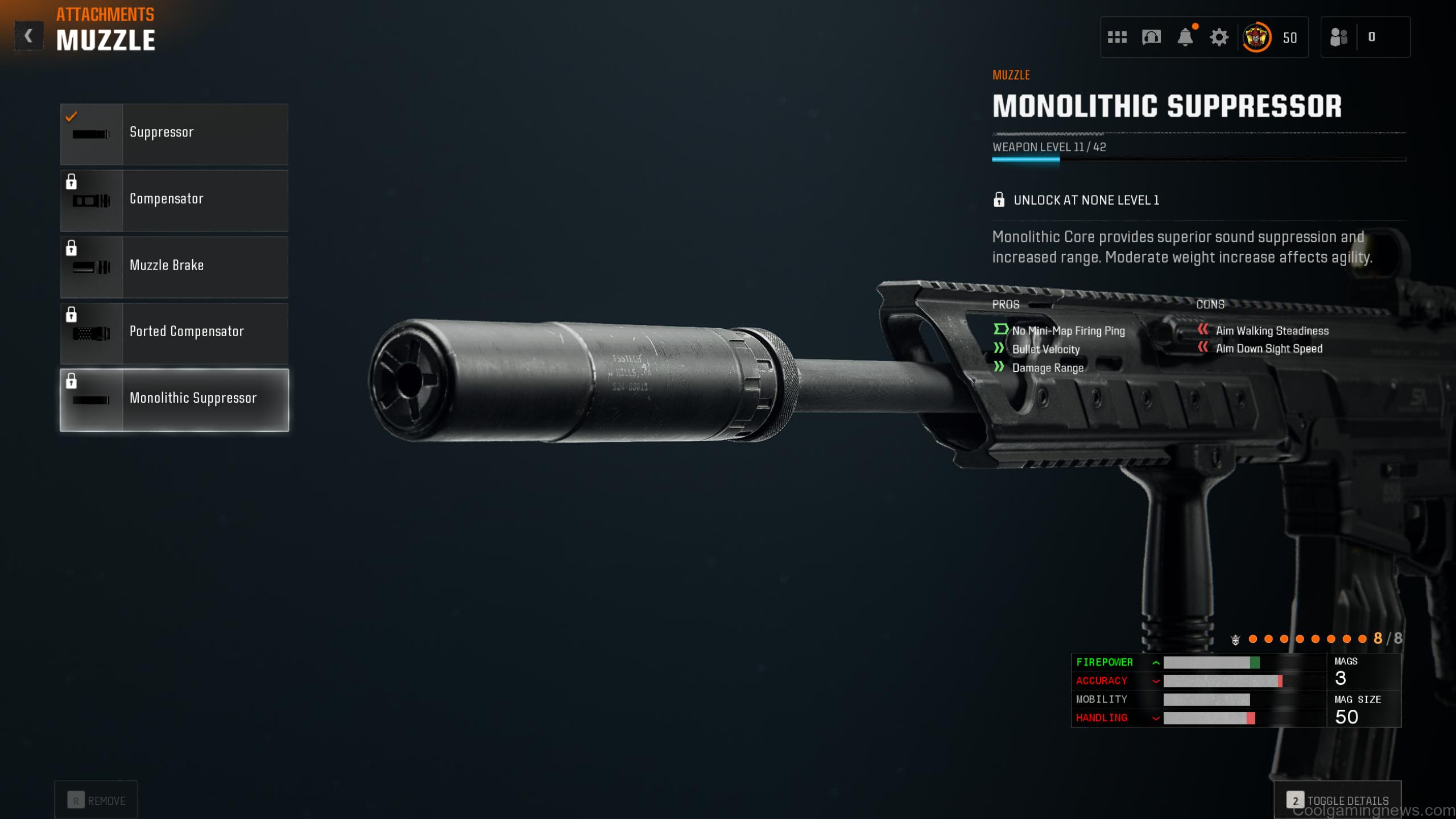Open the main menu grid icon

(x=1118, y=37)
